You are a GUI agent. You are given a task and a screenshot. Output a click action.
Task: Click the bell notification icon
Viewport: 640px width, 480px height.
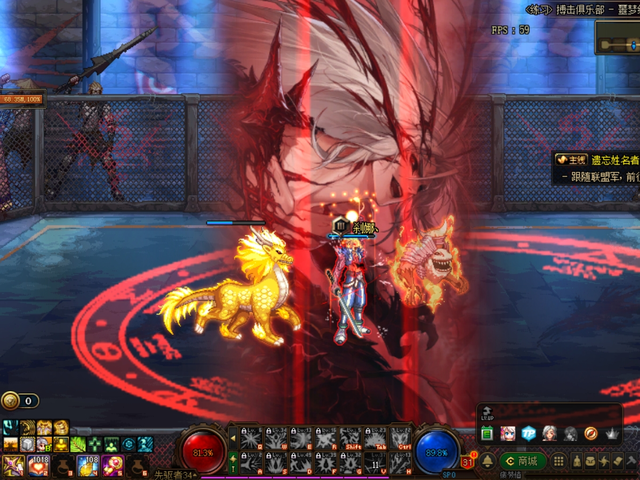[x=489, y=461]
